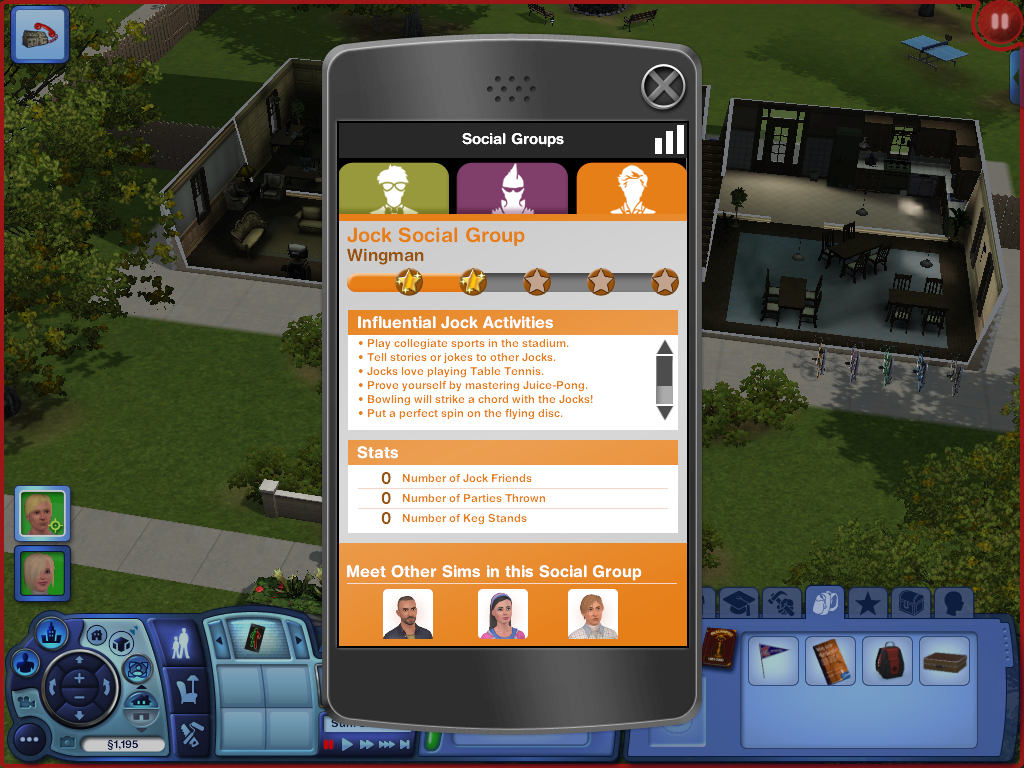Image resolution: width=1024 pixels, height=768 pixels.
Task: Open the purple Rebel social group tab
Action: tap(511, 188)
